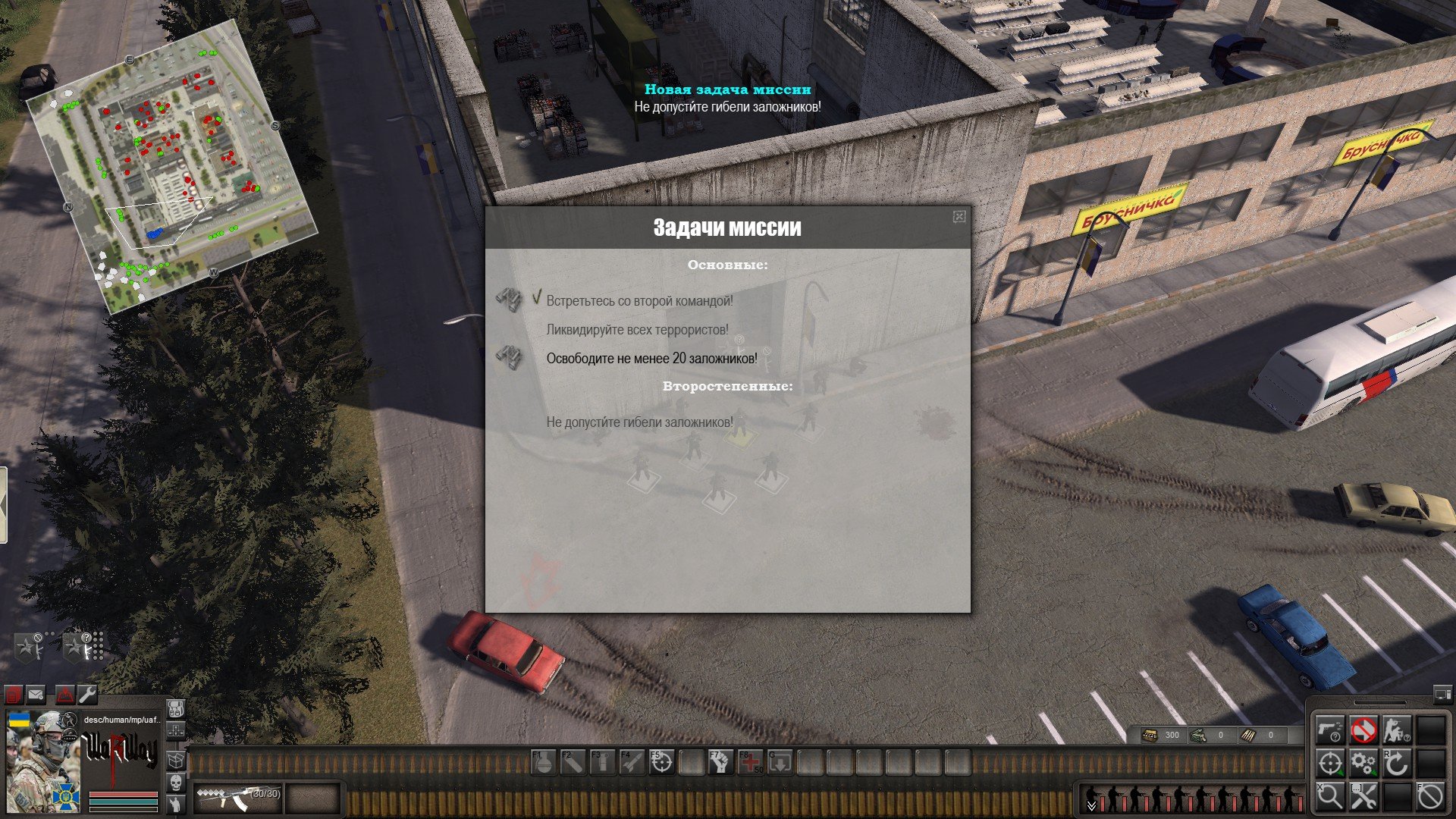Use the F1 grenade ability
This screenshot has height=819, width=1456.
tap(543, 762)
